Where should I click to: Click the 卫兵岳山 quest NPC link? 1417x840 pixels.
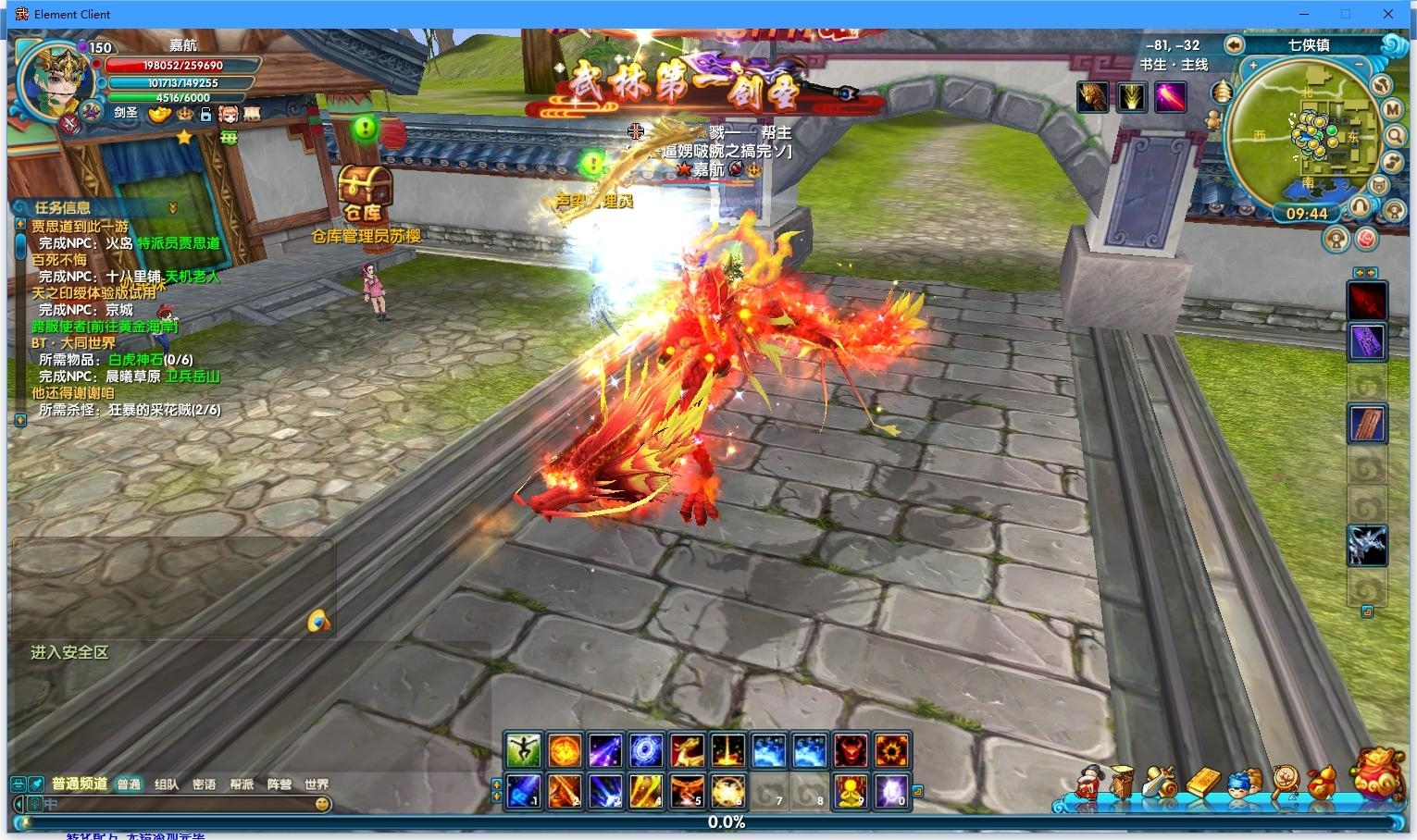tap(193, 377)
